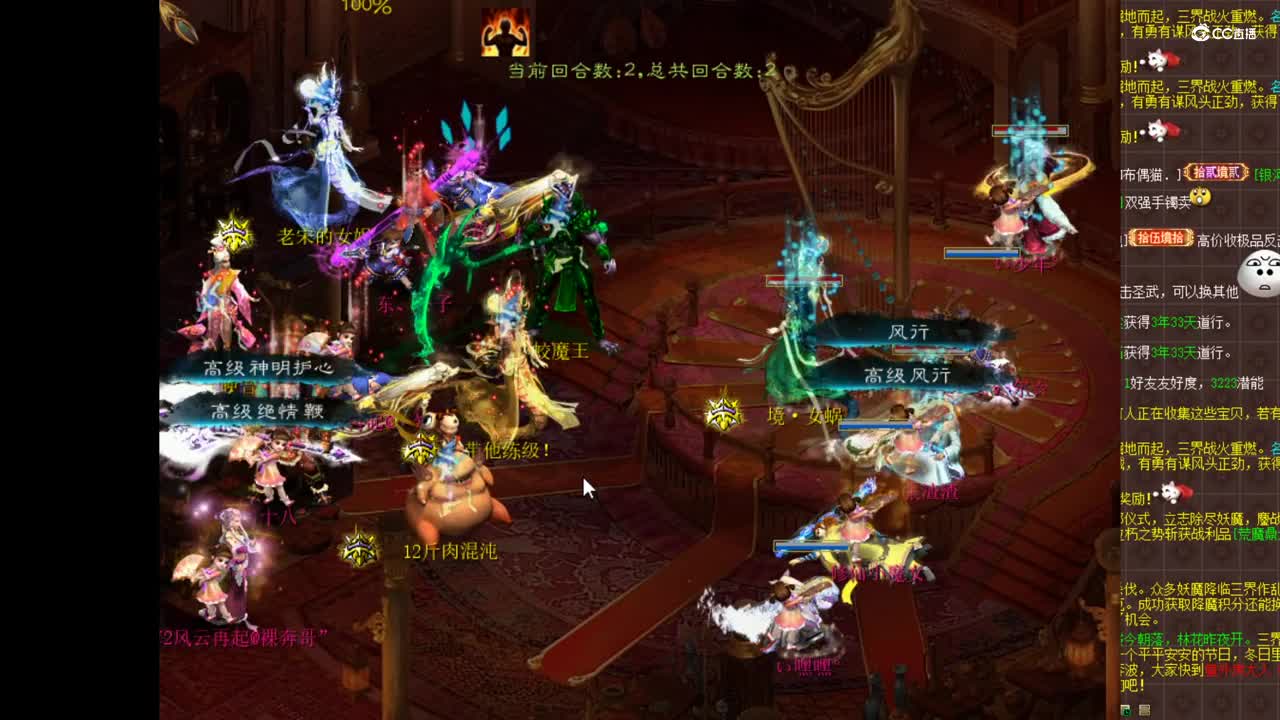Viewport: 1280px width, 720px height.
Task: Click the blue HP bar below 少年
Action: pyautogui.click(x=980, y=254)
